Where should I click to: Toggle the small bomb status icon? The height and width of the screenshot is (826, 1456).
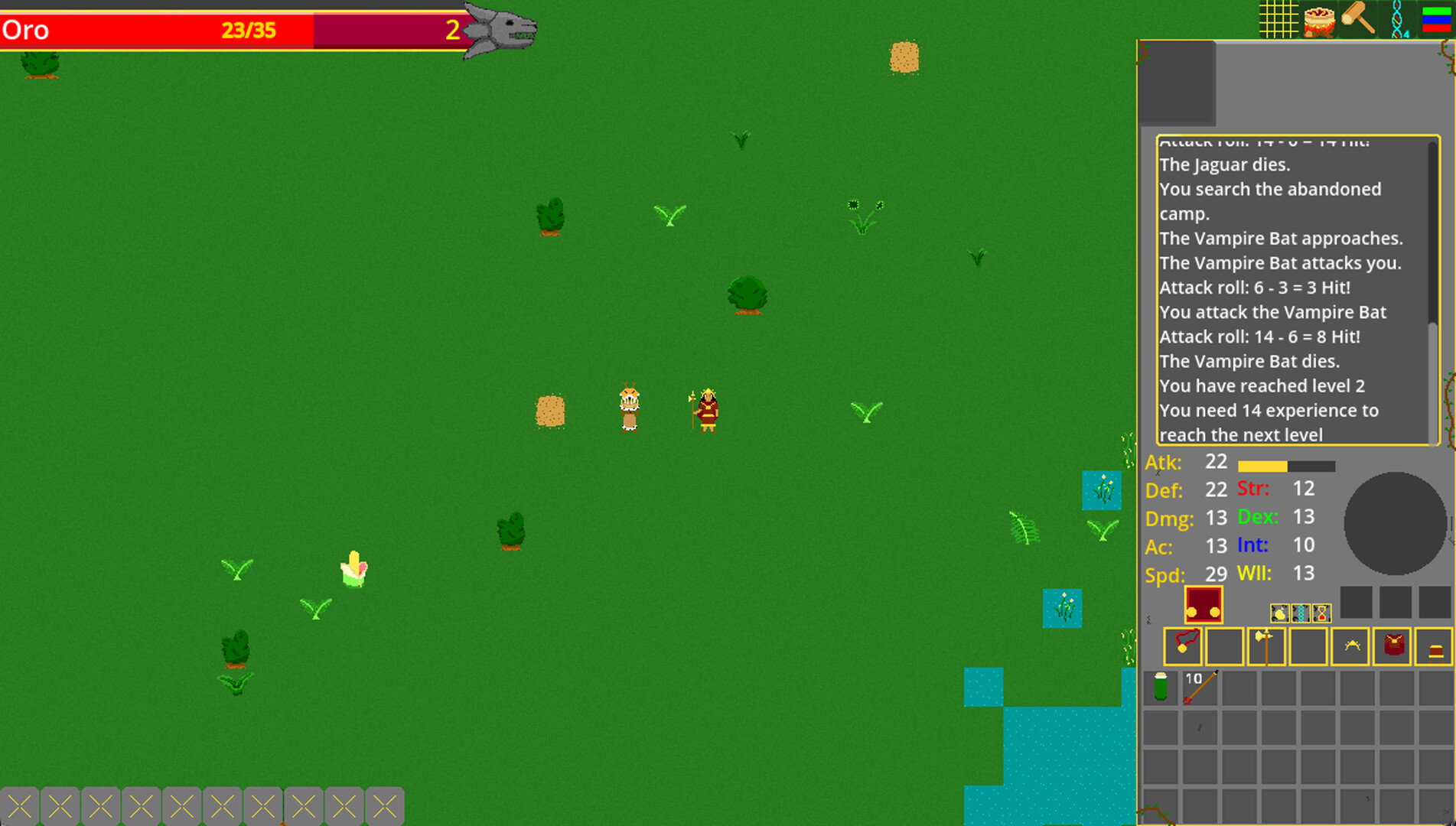(x=1279, y=613)
